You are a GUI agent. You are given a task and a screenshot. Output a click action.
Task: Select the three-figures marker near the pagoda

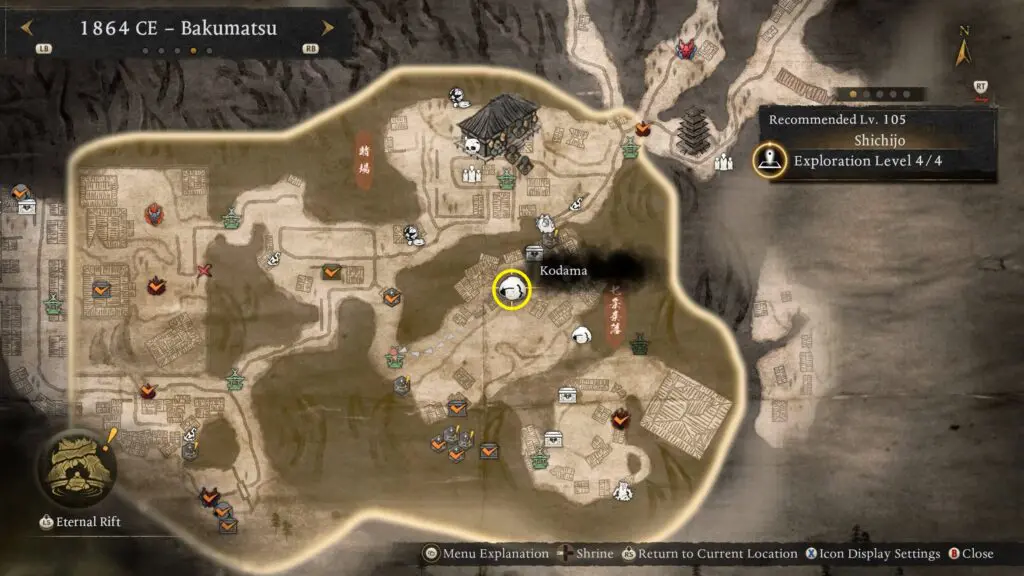click(724, 163)
